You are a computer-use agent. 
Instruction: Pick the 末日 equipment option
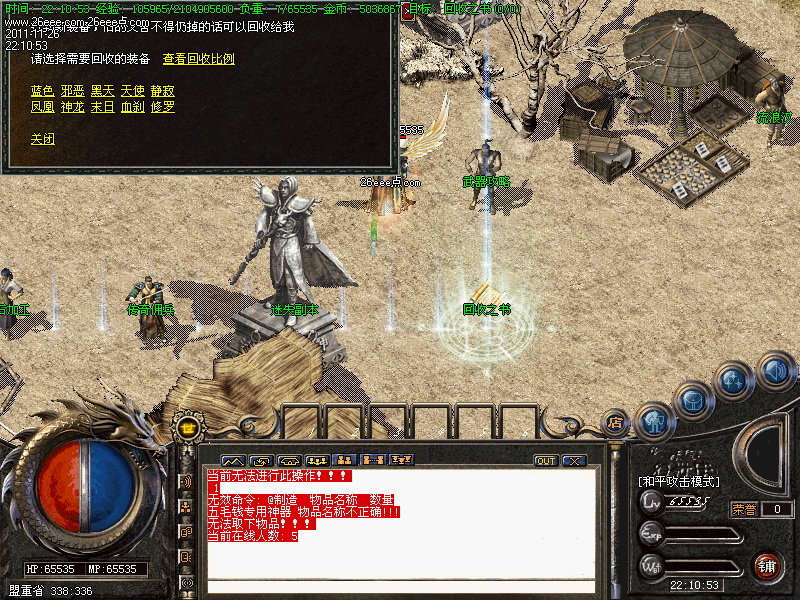[102, 107]
